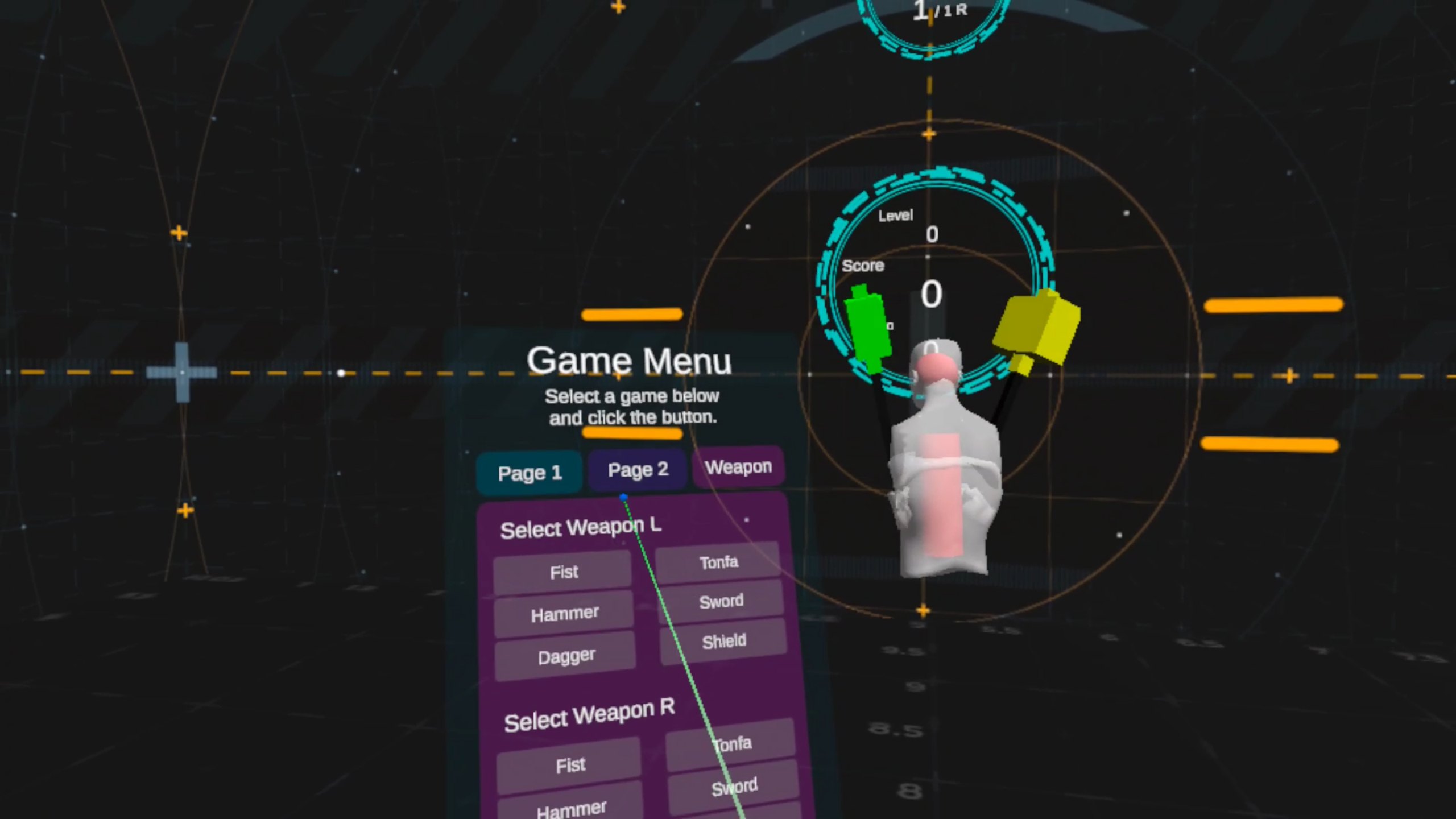
Task: Equip Dagger as the left weapon
Action: coord(566,656)
